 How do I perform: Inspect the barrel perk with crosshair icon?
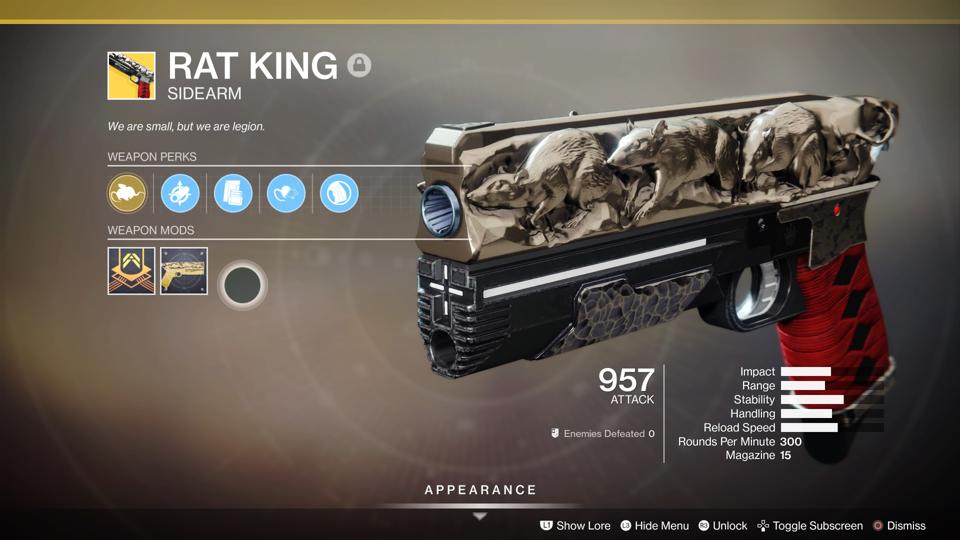(x=180, y=193)
